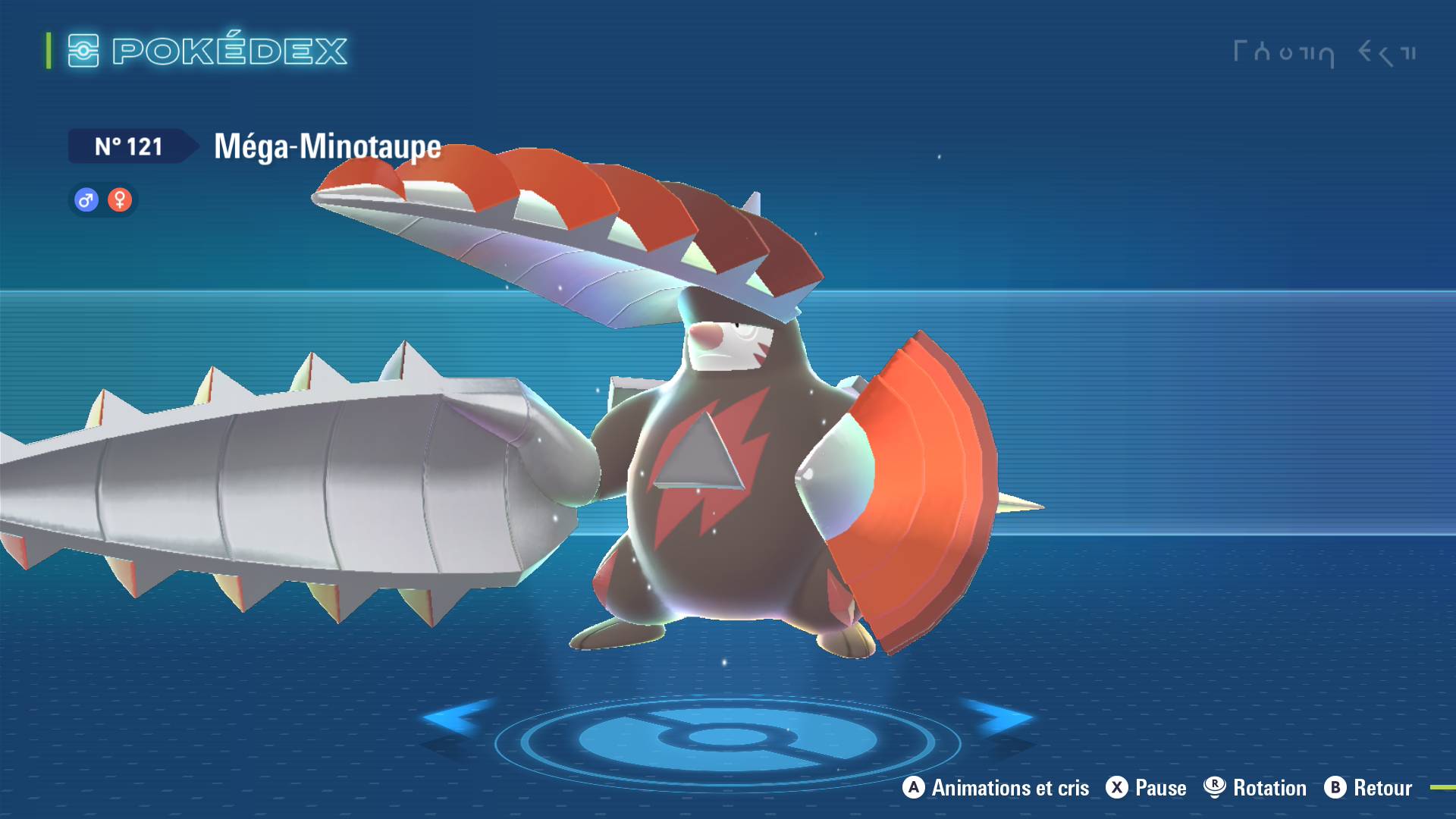Image resolution: width=1456 pixels, height=819 pixels.
Task: Select the red female gender icon
Action: pyautogui.click(x=120, y=200)
